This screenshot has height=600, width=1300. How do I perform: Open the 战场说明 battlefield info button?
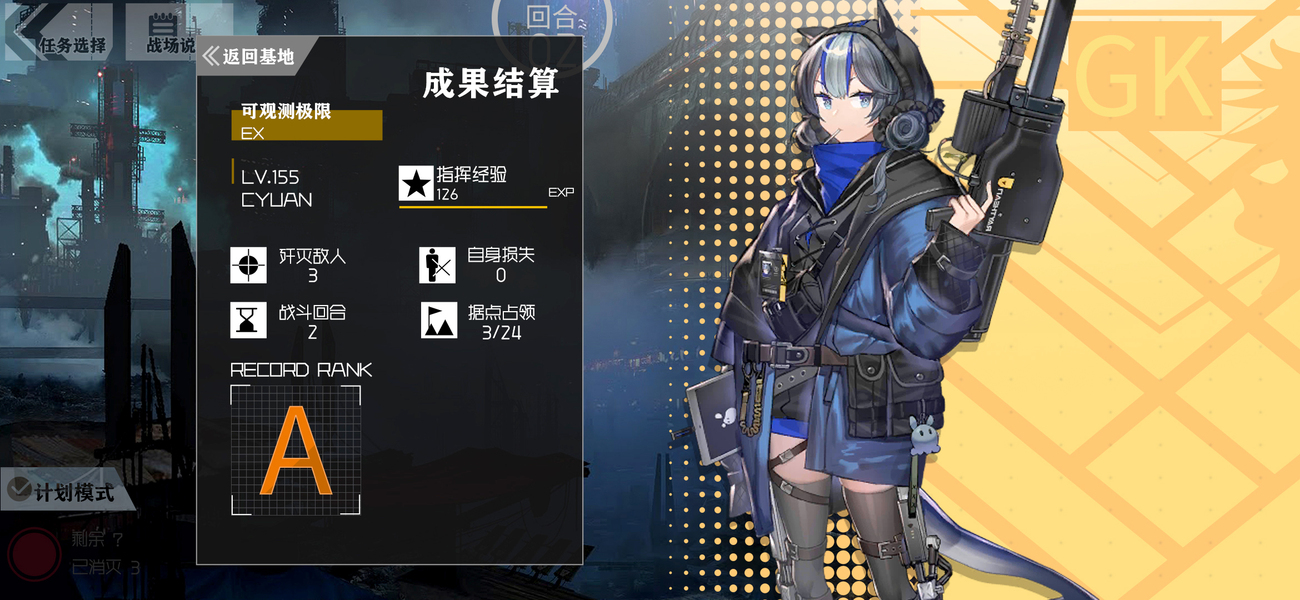click(162, 32)
